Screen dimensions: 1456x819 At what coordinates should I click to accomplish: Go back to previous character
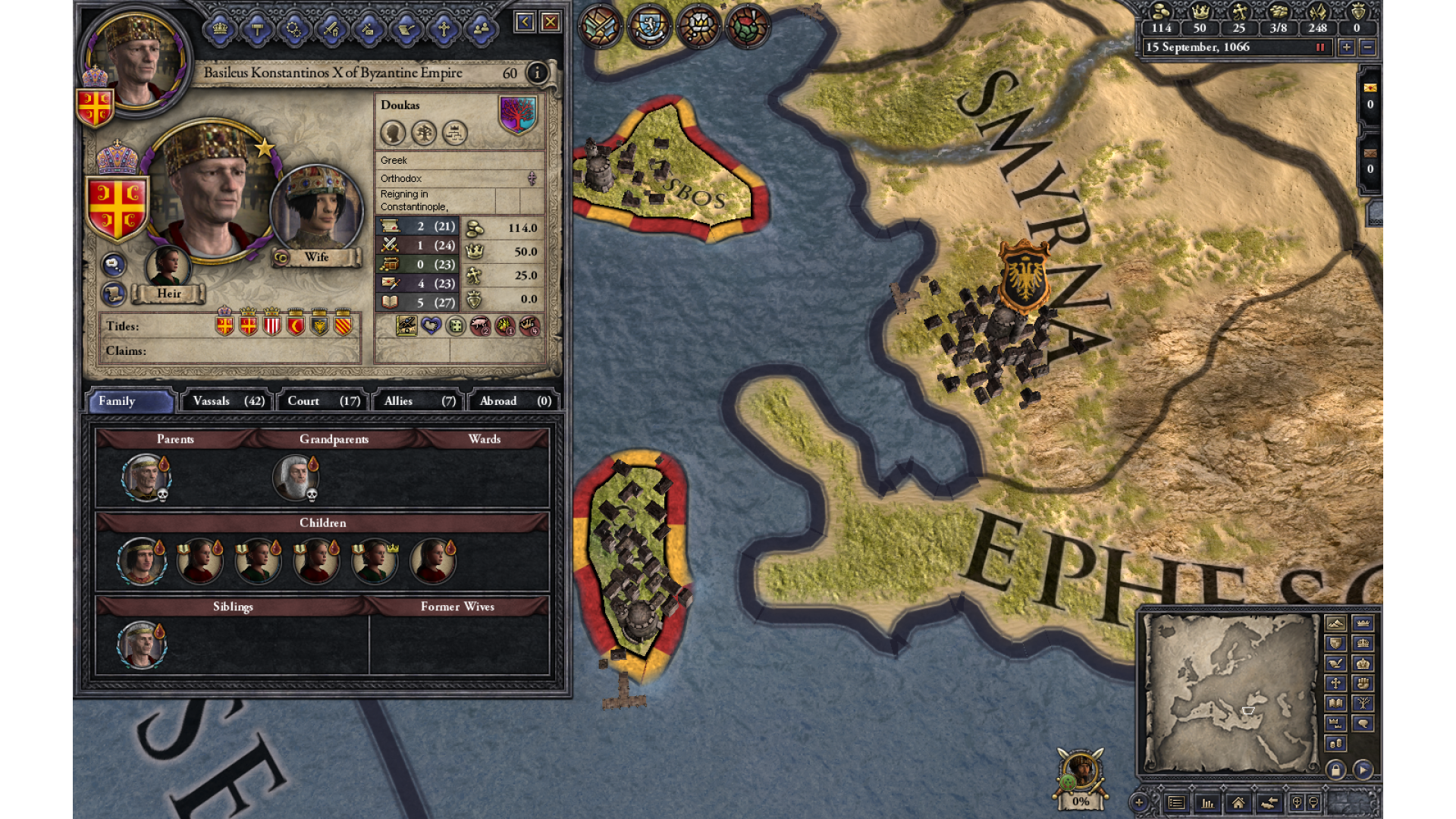[x=524, y=22]
